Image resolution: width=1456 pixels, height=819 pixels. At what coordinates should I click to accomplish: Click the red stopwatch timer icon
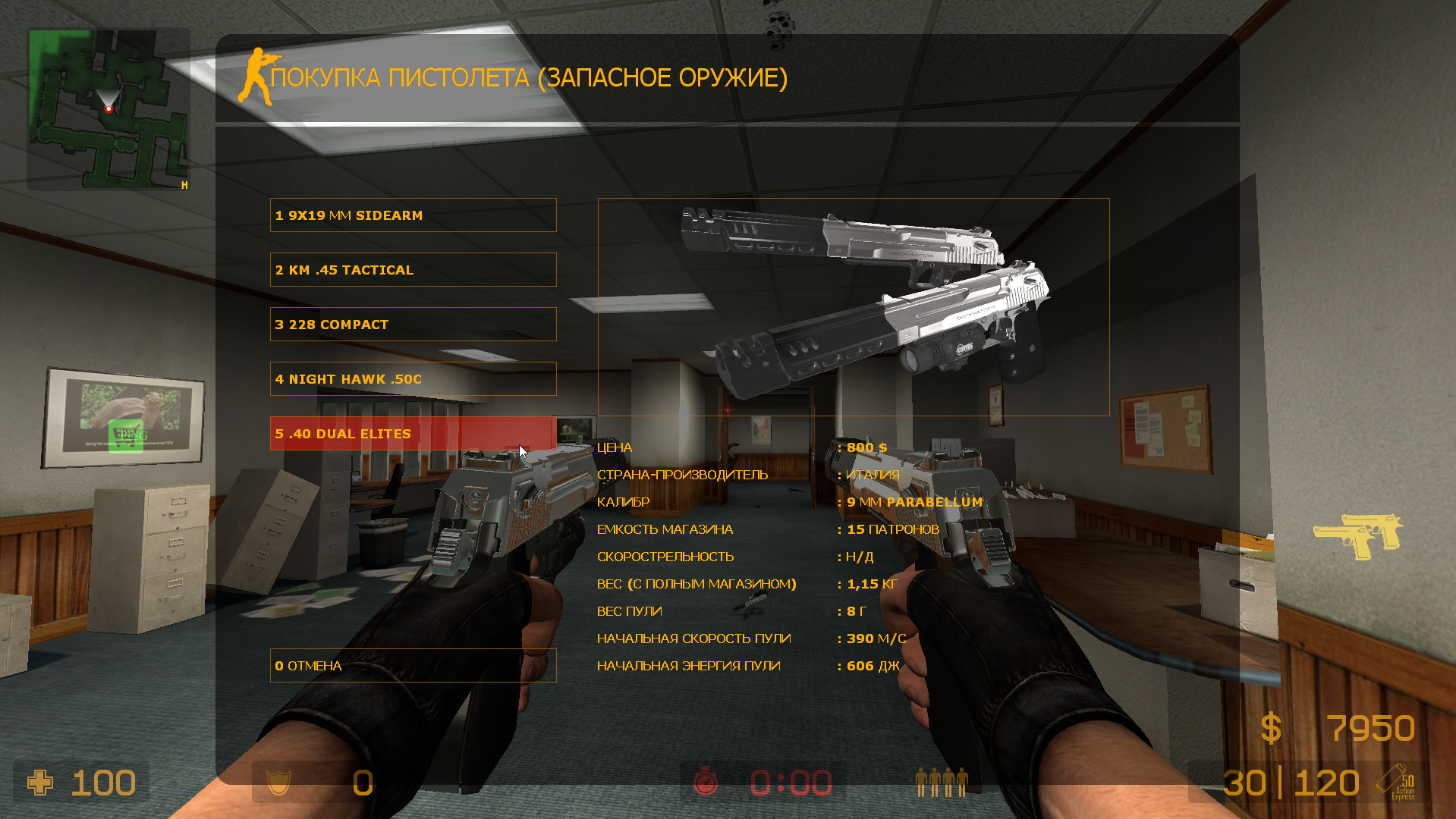(x=704, y=782)
